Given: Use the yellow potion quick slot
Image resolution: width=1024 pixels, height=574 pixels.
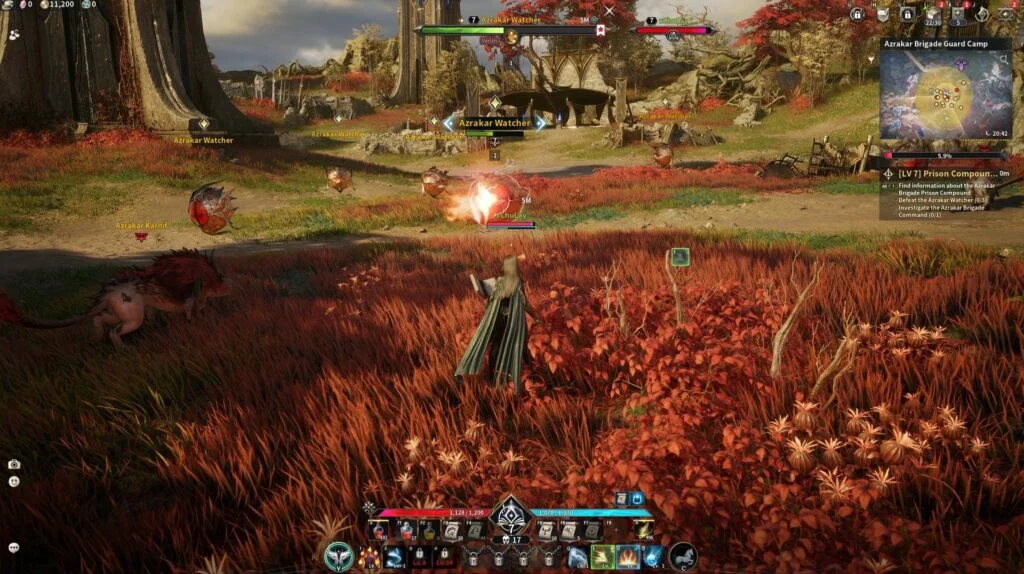Looking at the screenshot, I should tap(430, 530).
